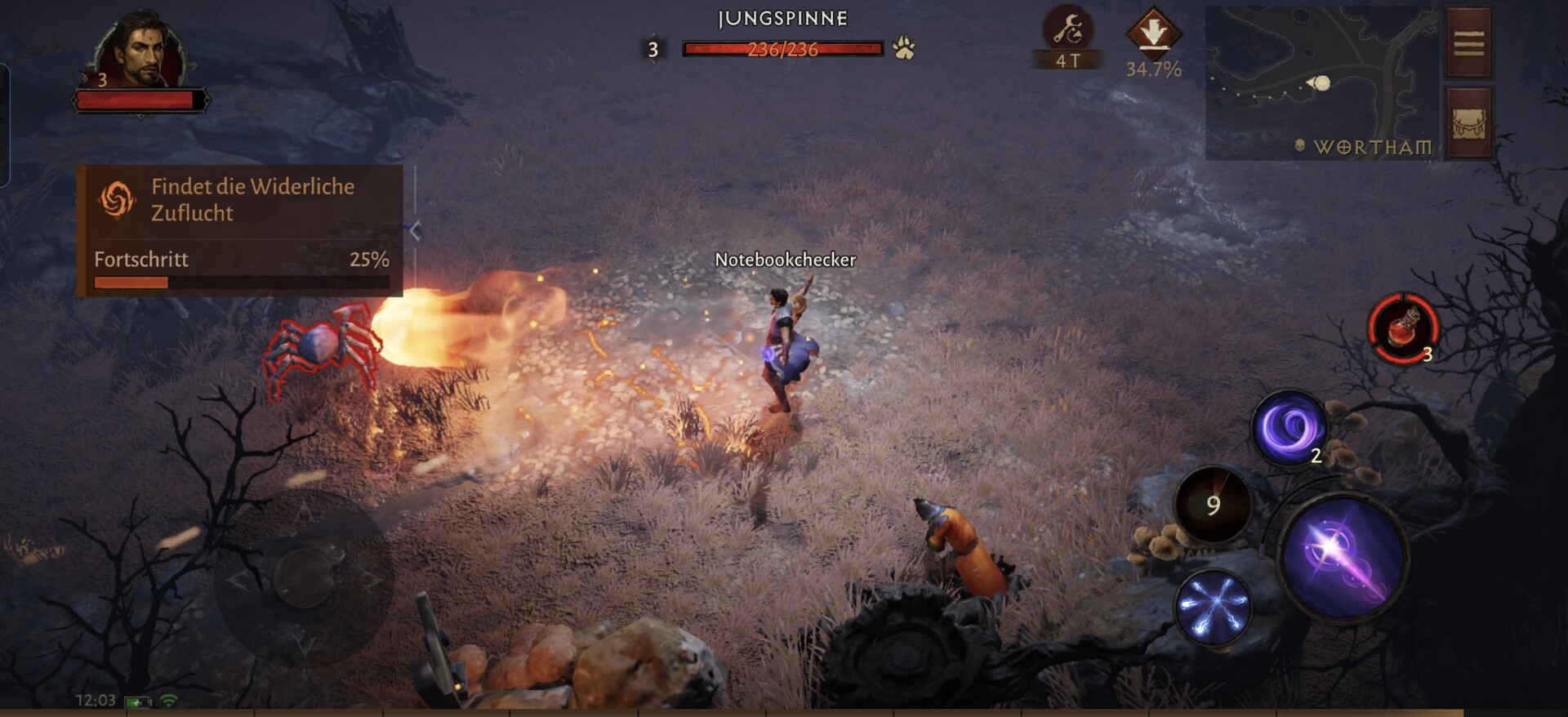Select the paw icon beside Jungspinne

pyautogui.click(x=904, y=48)
